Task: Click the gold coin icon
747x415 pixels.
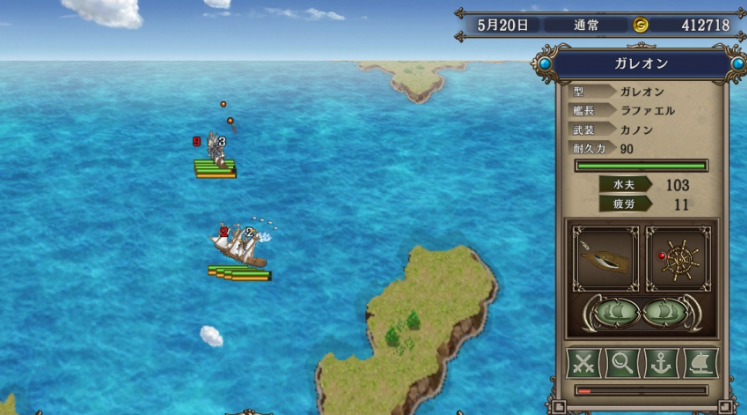Action: pos(641,25)
